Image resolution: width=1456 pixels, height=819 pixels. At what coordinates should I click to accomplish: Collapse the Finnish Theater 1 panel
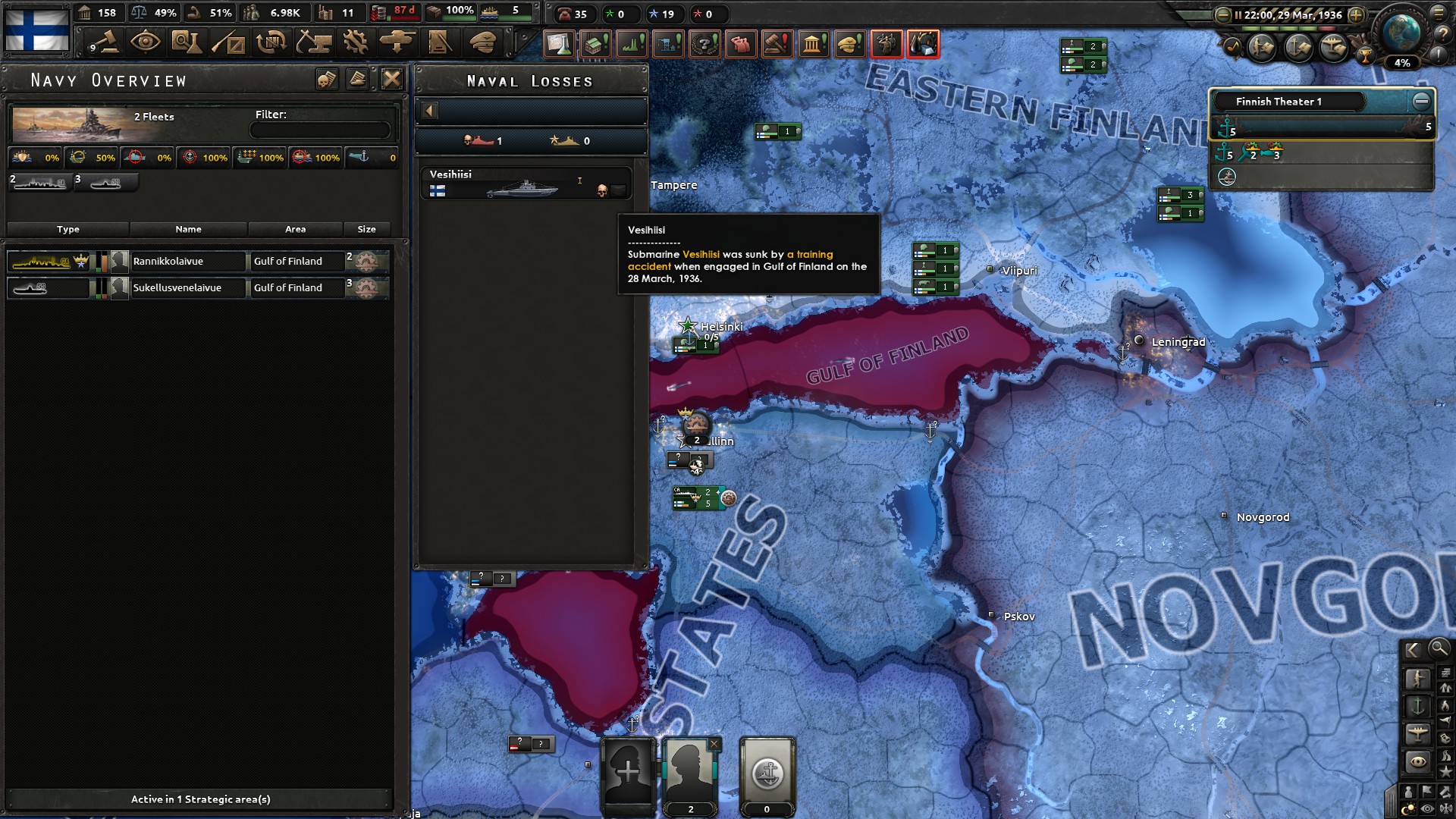pos(1420,98)
